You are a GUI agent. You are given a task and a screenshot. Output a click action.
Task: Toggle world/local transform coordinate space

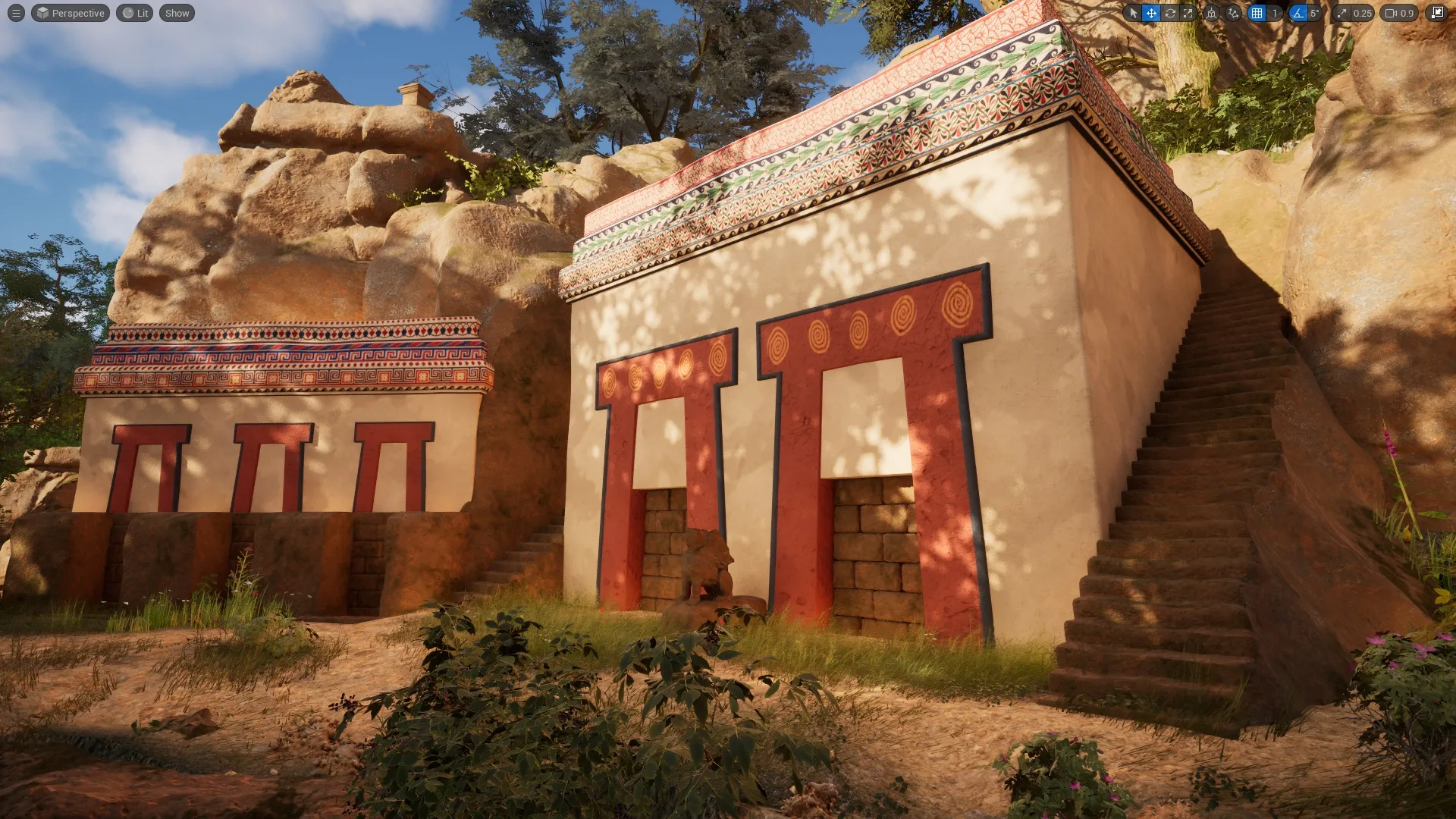(x=1212, y=13)
